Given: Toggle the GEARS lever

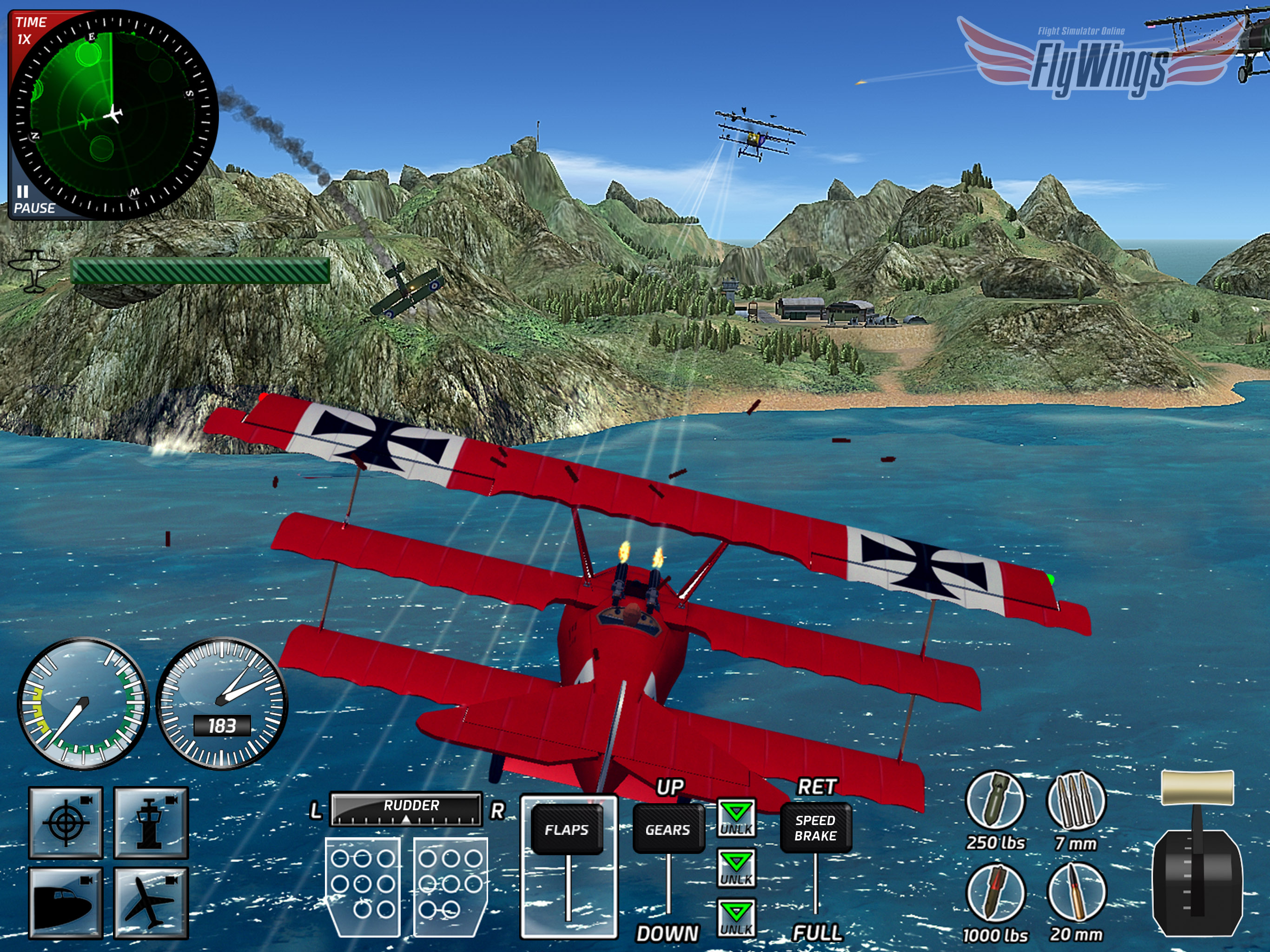Looking at the screenshot, I should point(668,830).
